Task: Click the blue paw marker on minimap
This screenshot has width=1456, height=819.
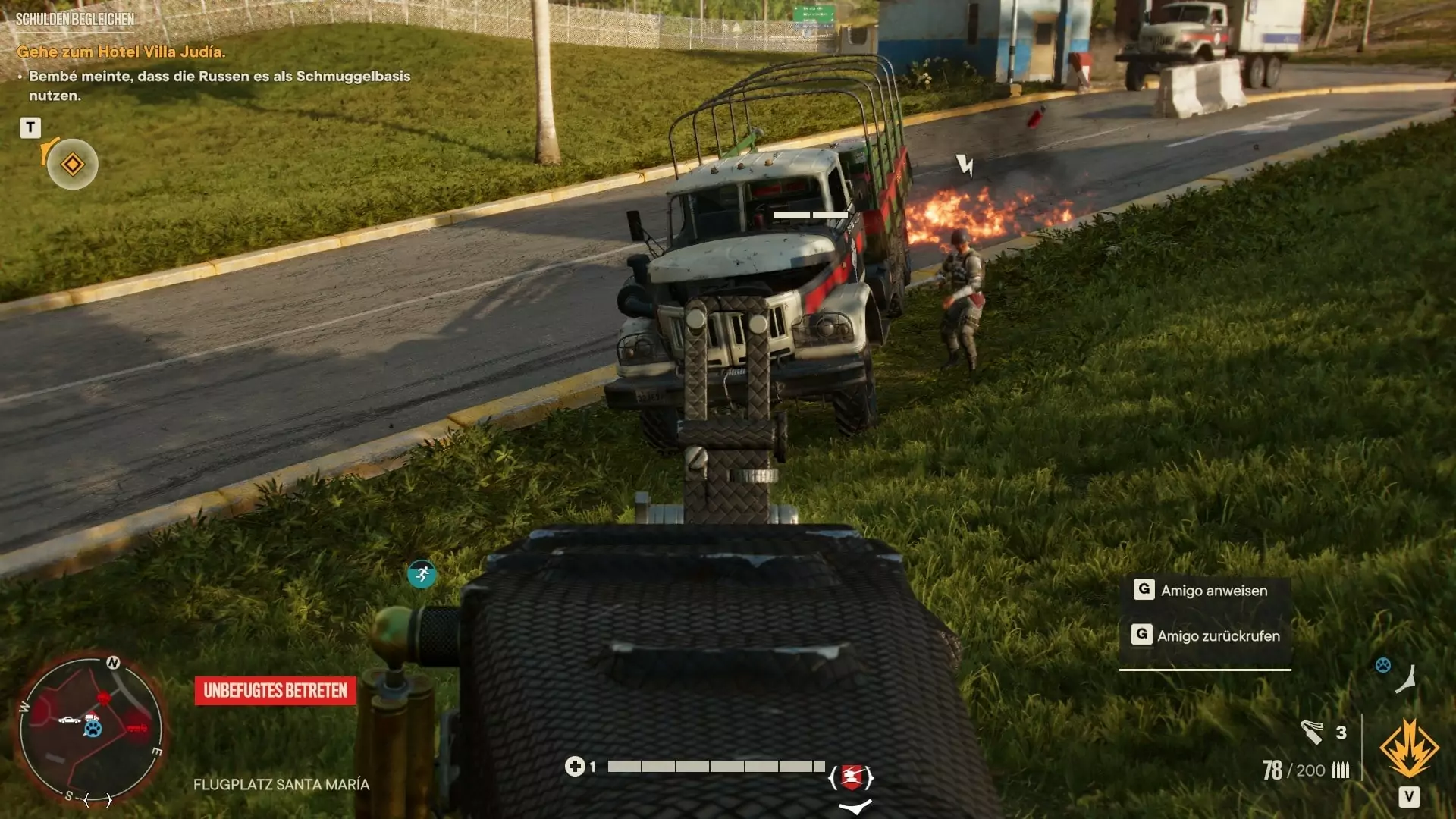Action: [x=93, y=730]
